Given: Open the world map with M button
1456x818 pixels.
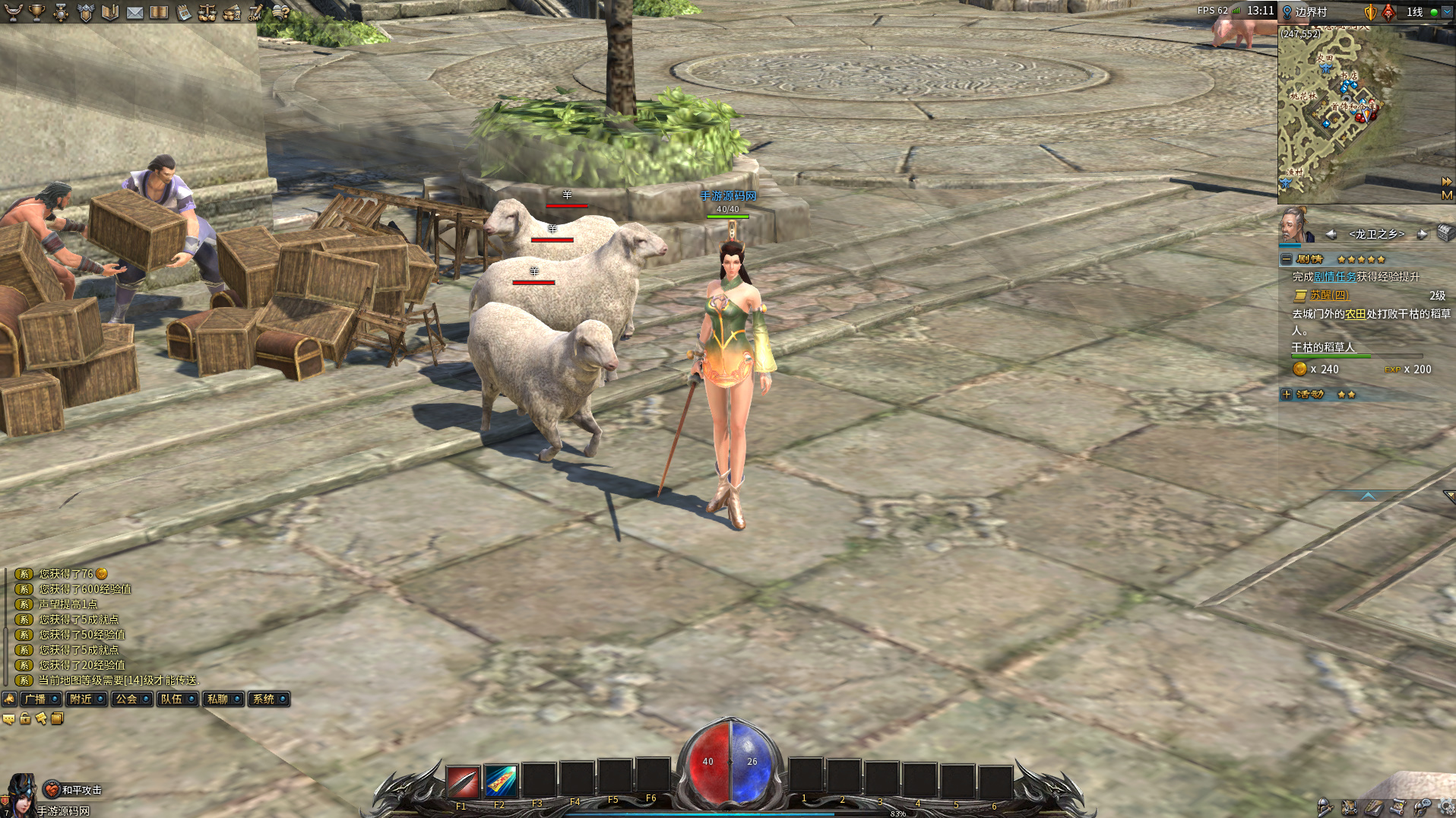Looking at the screenshot, I should click(x=1446, y=195).
